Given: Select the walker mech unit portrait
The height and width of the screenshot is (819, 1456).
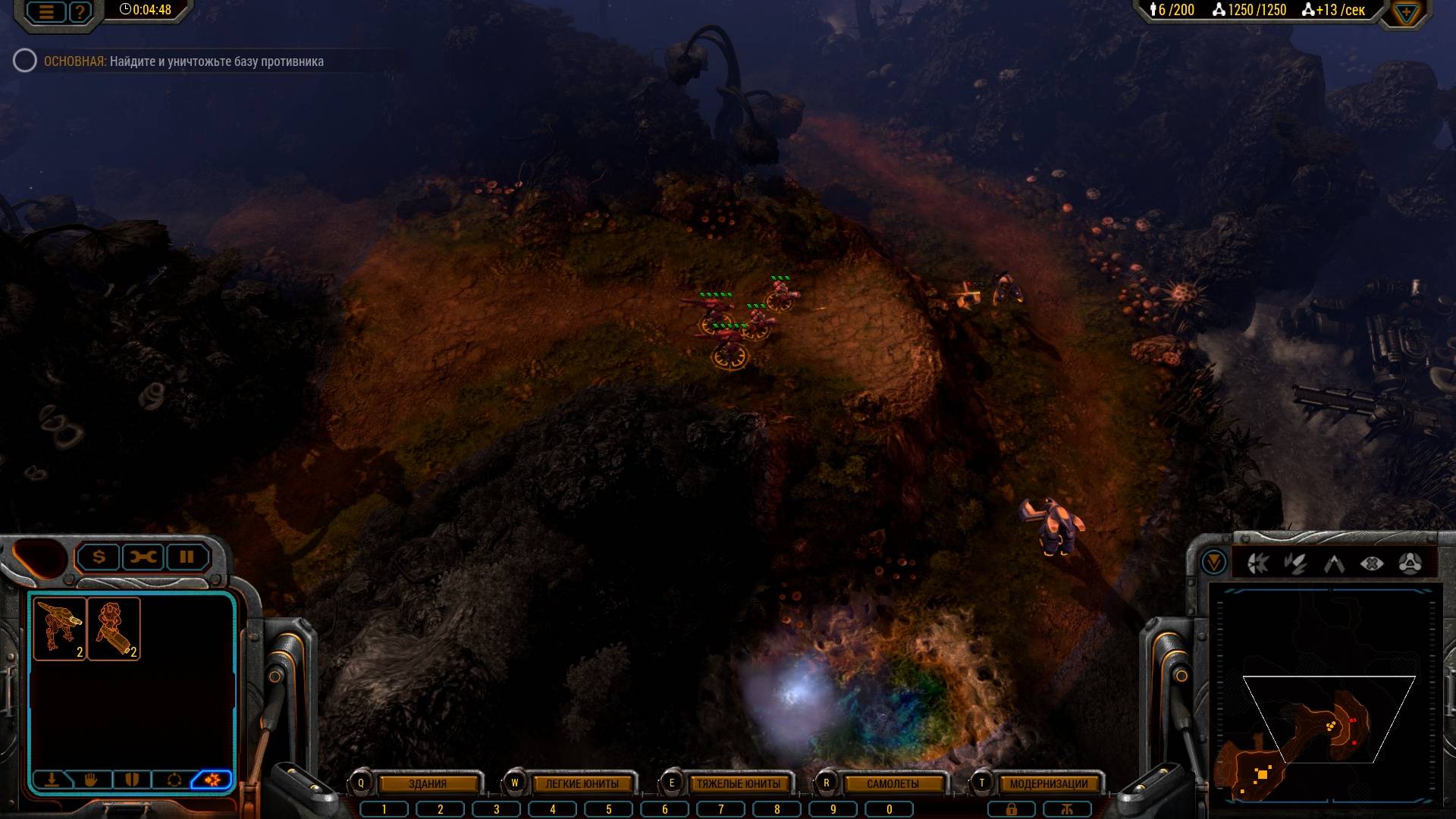Looking at the screenshot, I should (59, 628).
